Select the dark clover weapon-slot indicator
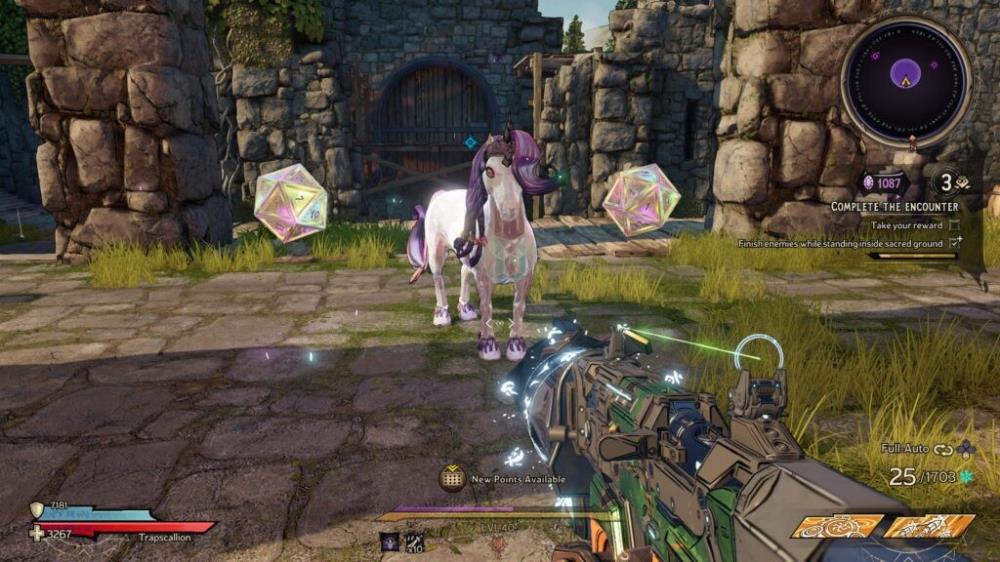 965,449
